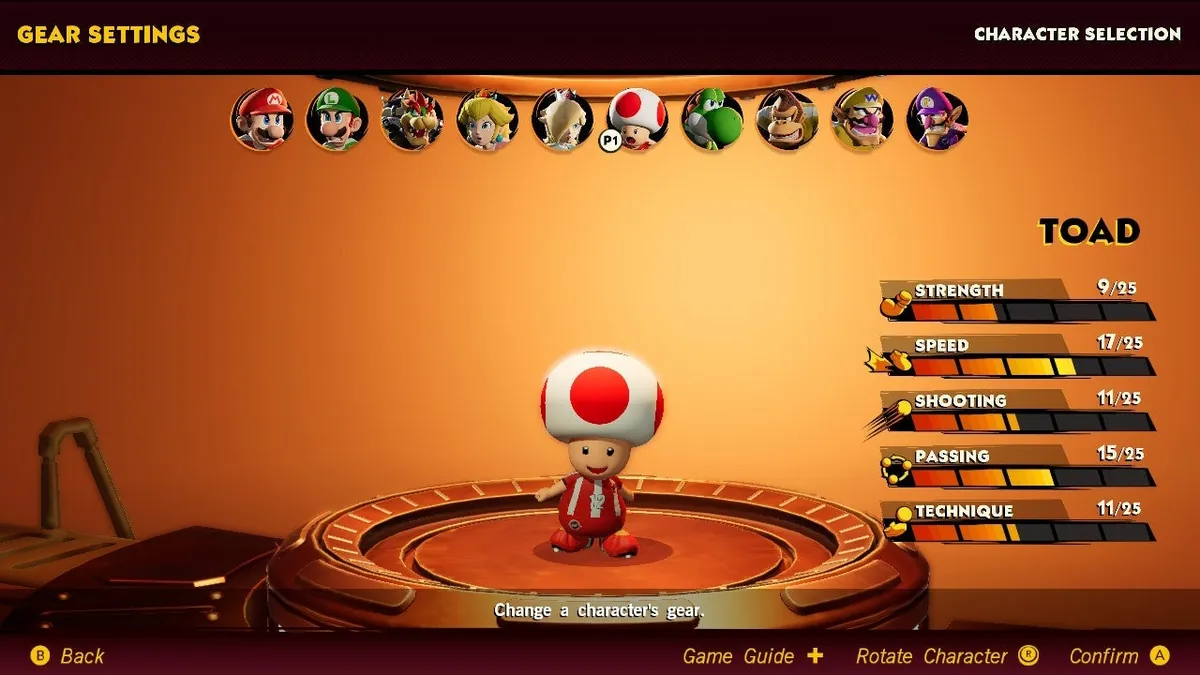
Task: Choose Rosalina's character portrait
Action: (x=562, y=119)
